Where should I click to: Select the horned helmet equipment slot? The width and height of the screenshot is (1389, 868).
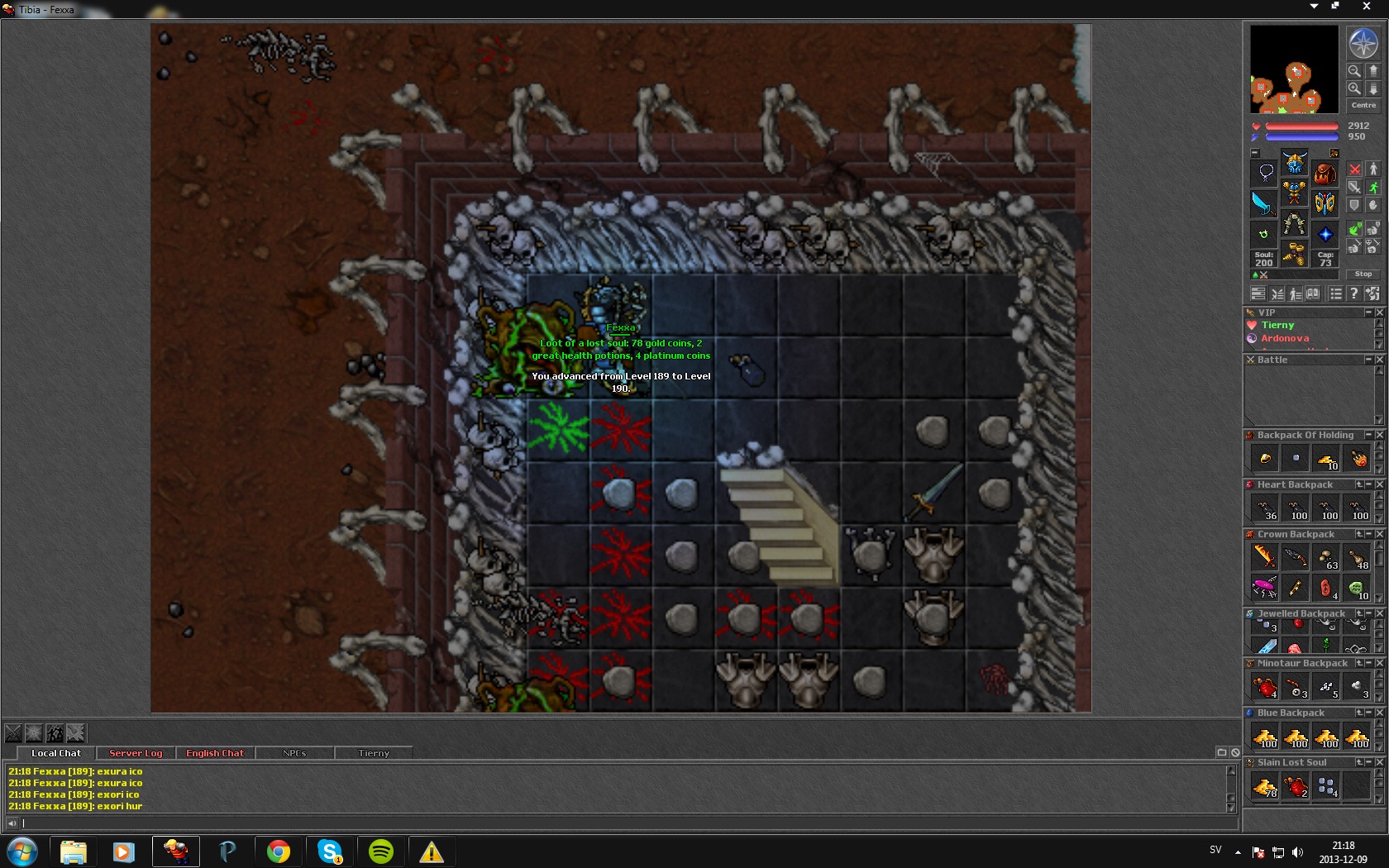1294,163
